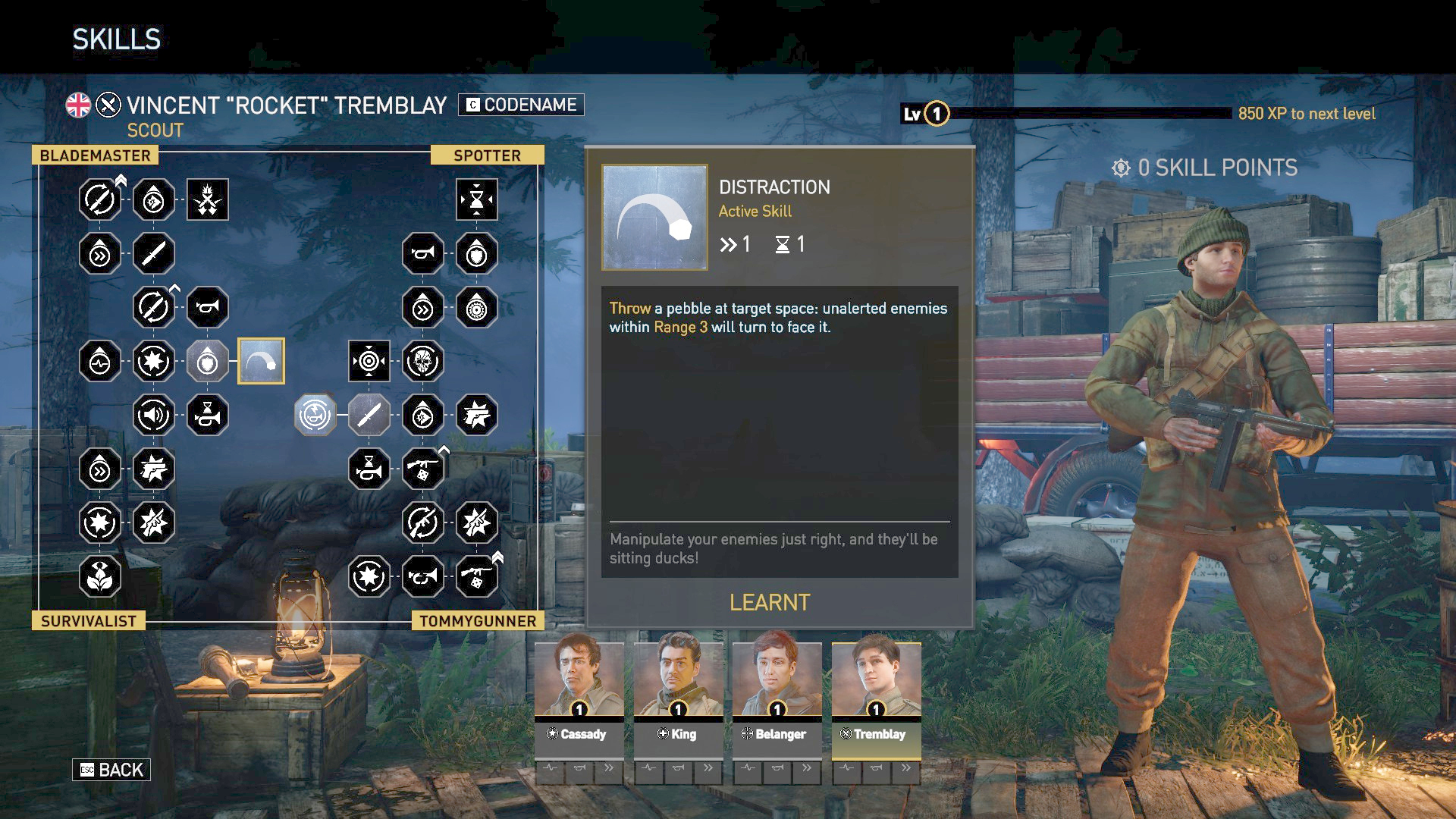Click the large Distraction skill preview image
This screenshot has height=819, width=1456.
[654, 218]
